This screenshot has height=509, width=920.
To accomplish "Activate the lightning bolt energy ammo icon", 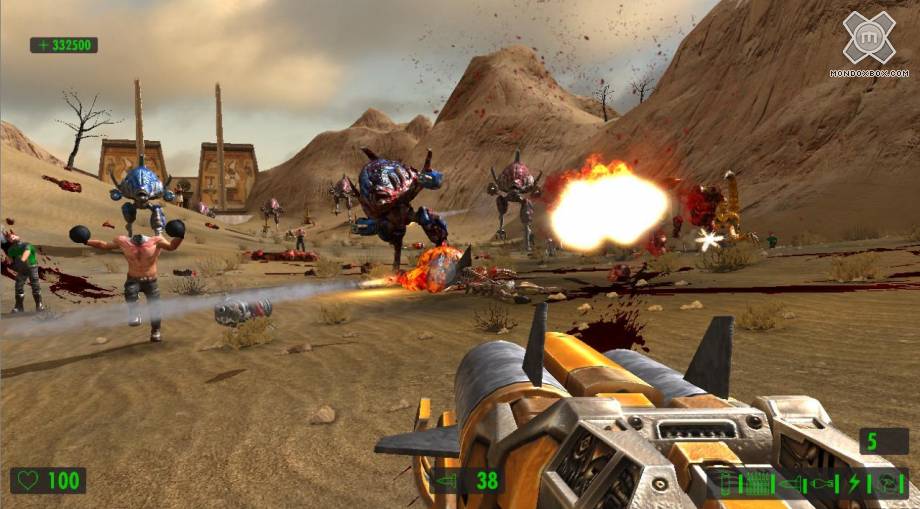I will (854, 484).
